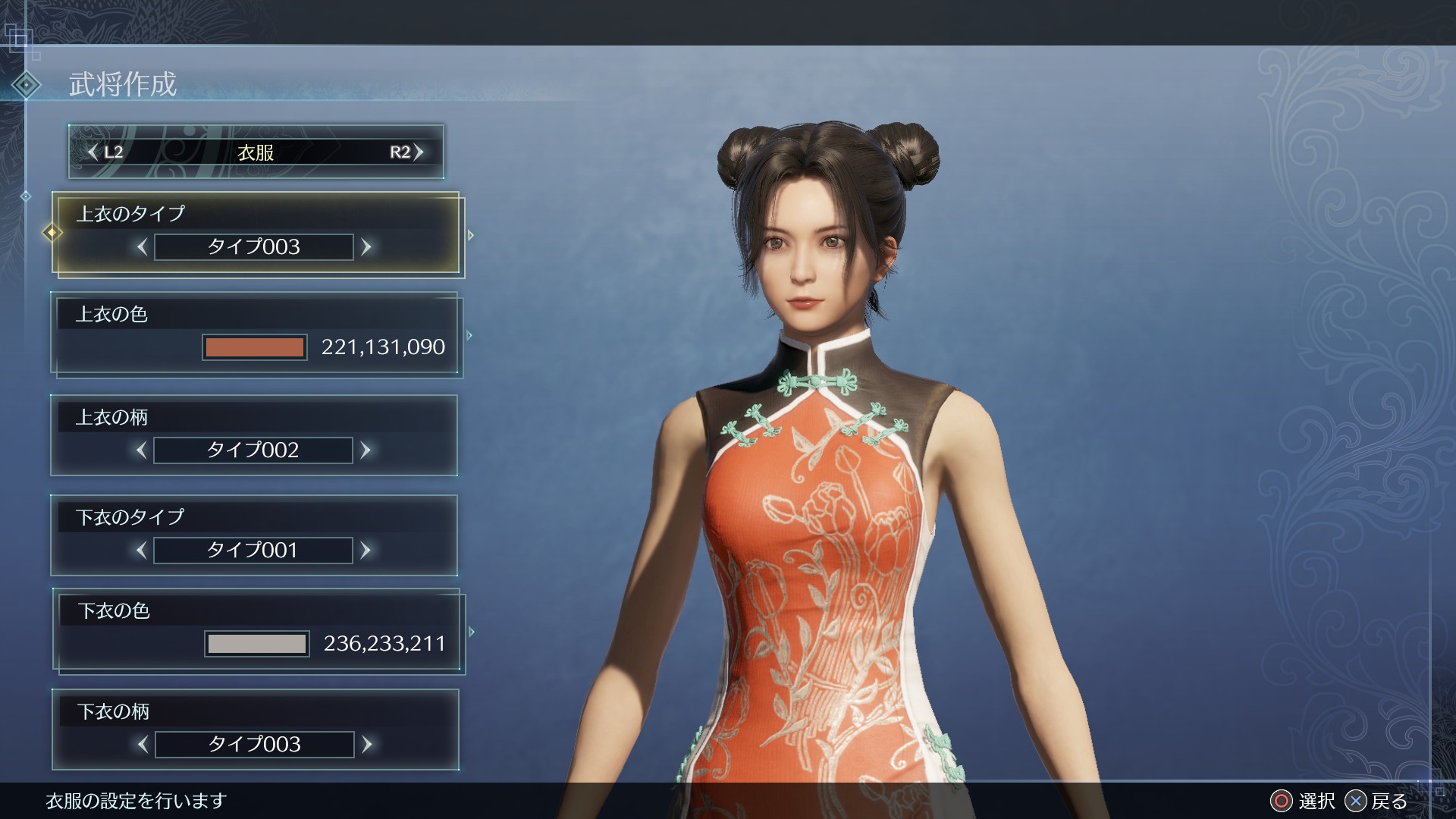This screenshot has width=1456, height=819.
Task: Open the 上衣の柄 type selector タイプ002
Action: [253, 450]
